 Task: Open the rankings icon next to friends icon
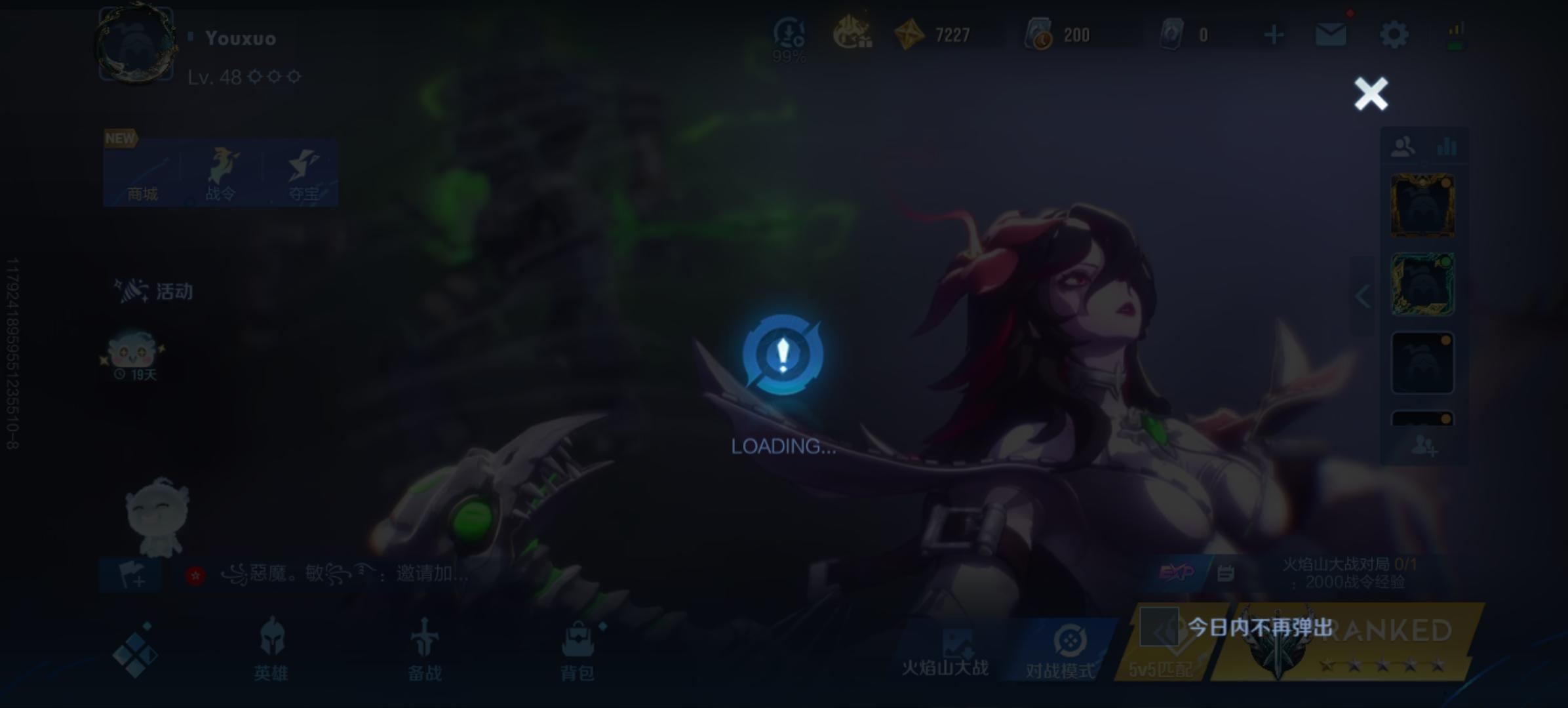(x=1447, y=144)
